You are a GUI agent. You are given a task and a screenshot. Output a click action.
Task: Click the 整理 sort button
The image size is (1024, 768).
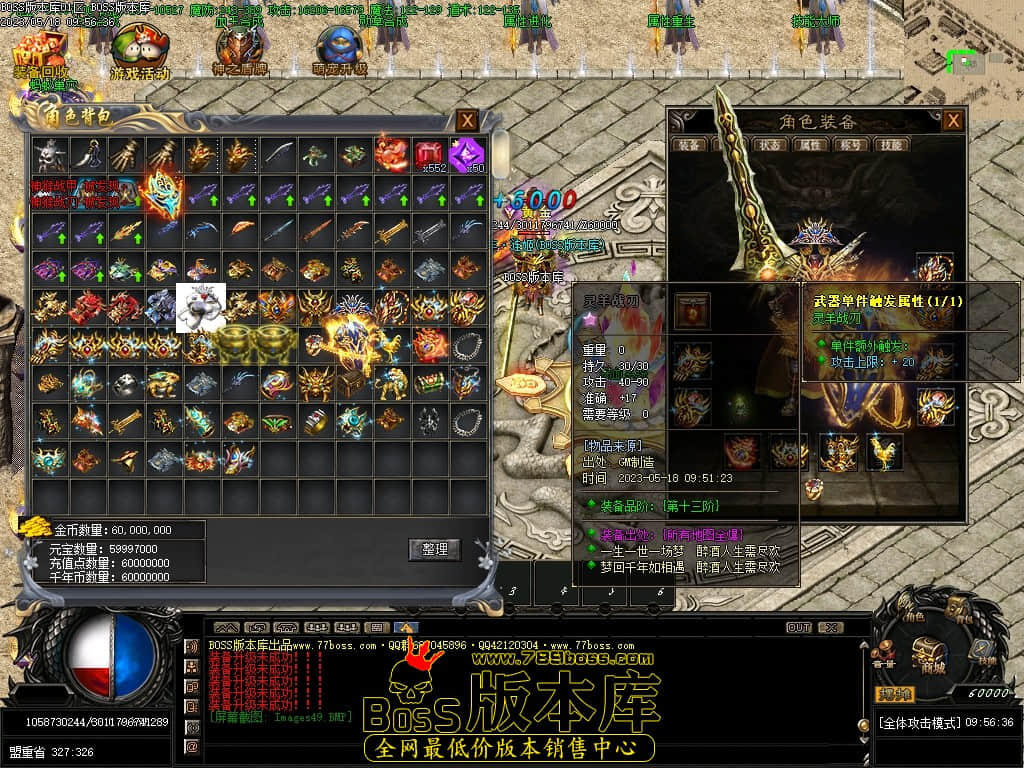click(434, 549)
